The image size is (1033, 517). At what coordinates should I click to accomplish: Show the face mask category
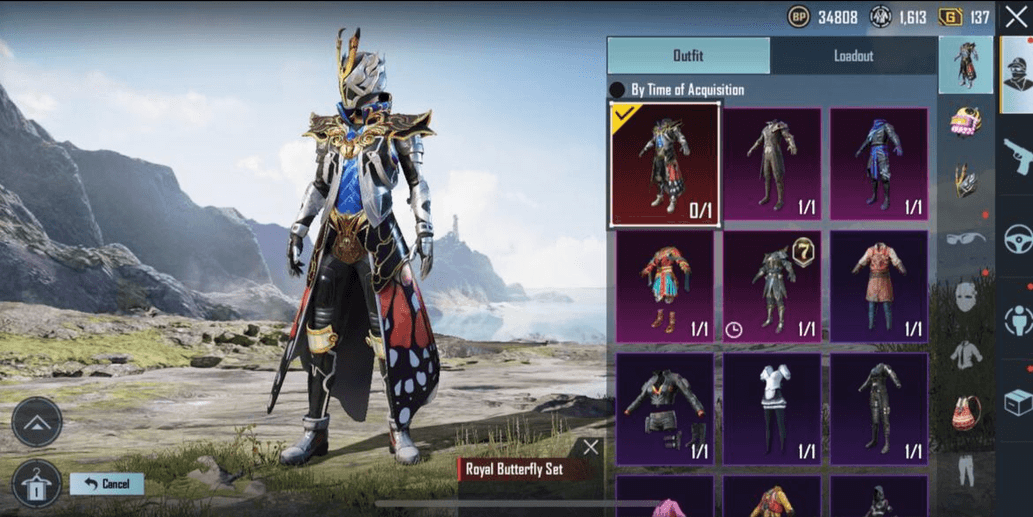pyautogui.click(x=965, y=296)
